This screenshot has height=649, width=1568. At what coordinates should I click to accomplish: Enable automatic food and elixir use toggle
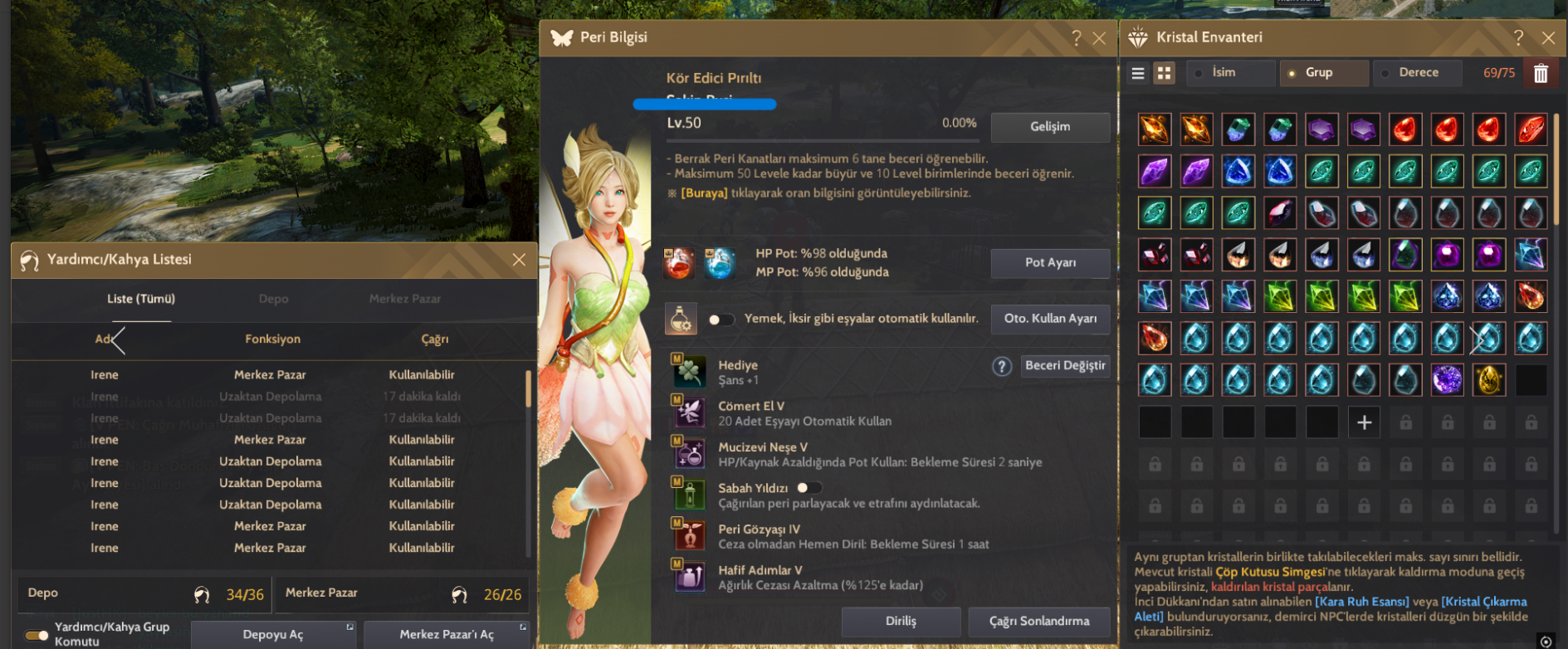[x=721, y=319]
